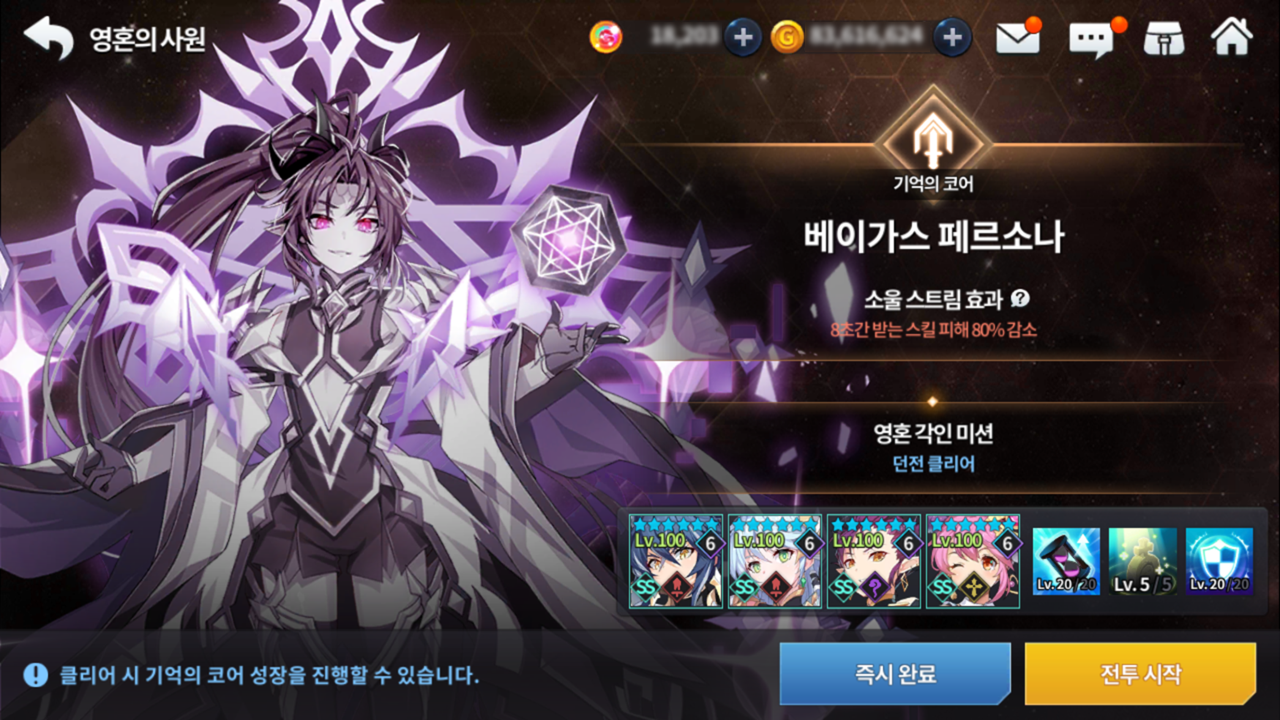Open the mail inbox icon
1280x720 pixels.
[x=1017, y=38]
